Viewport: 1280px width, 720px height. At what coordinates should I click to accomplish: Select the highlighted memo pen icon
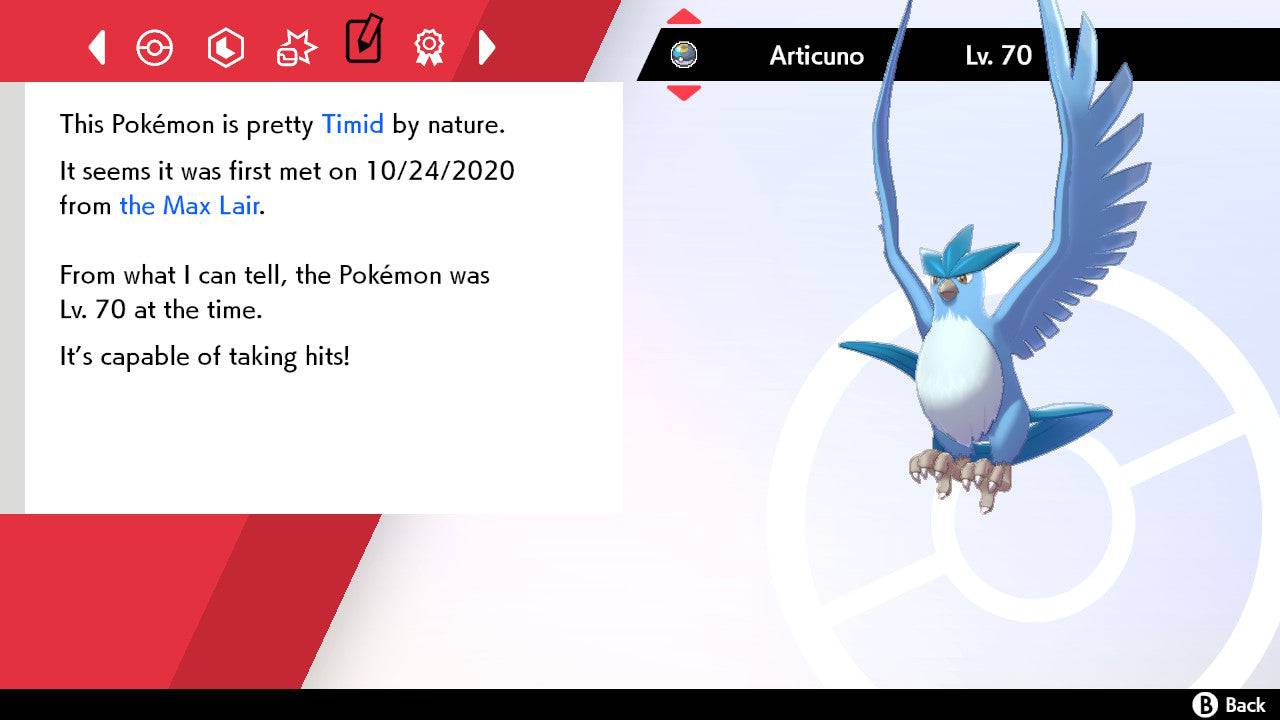click(x=364, y=42)
